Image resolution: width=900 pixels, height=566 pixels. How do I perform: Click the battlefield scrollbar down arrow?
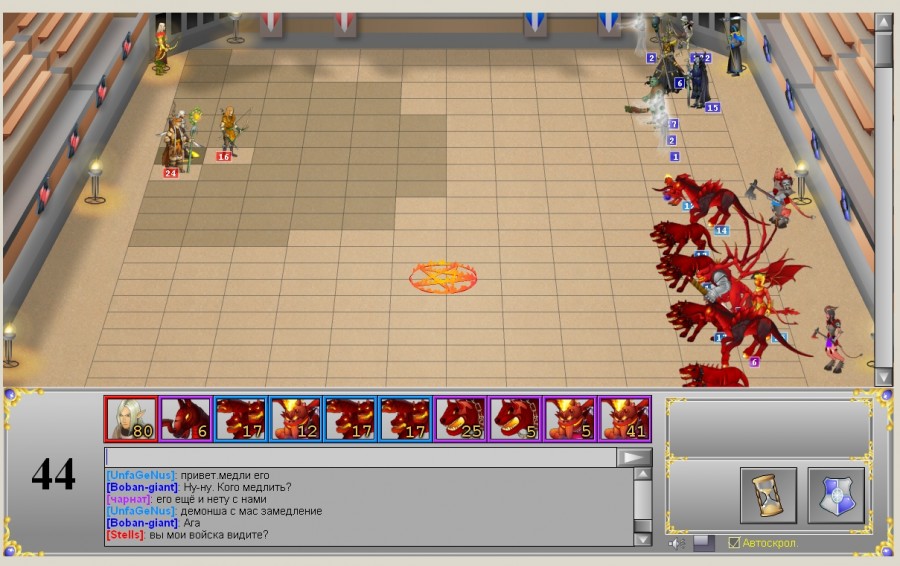tap(883, 377)
